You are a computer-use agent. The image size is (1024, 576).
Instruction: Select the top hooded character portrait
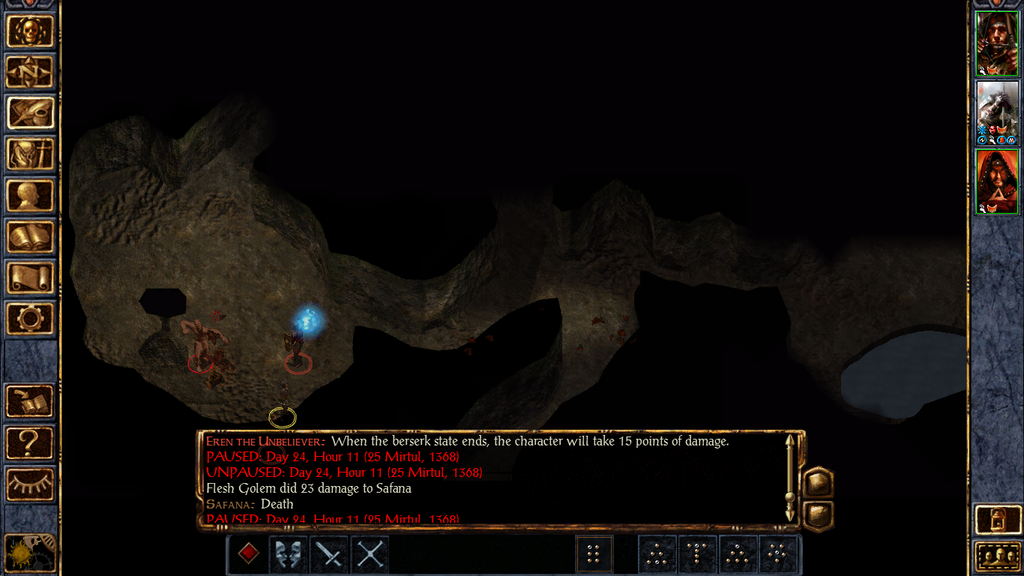click(996, 43)
